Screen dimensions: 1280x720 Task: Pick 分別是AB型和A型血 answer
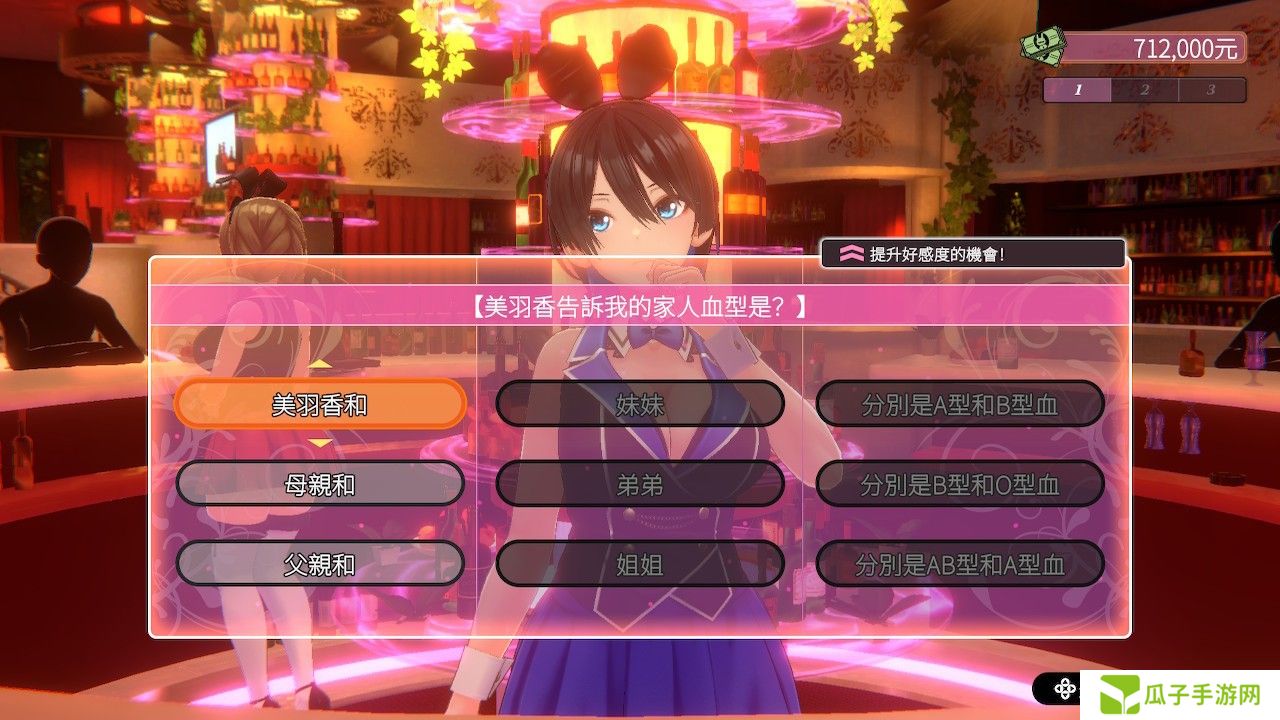pos(960,564)
